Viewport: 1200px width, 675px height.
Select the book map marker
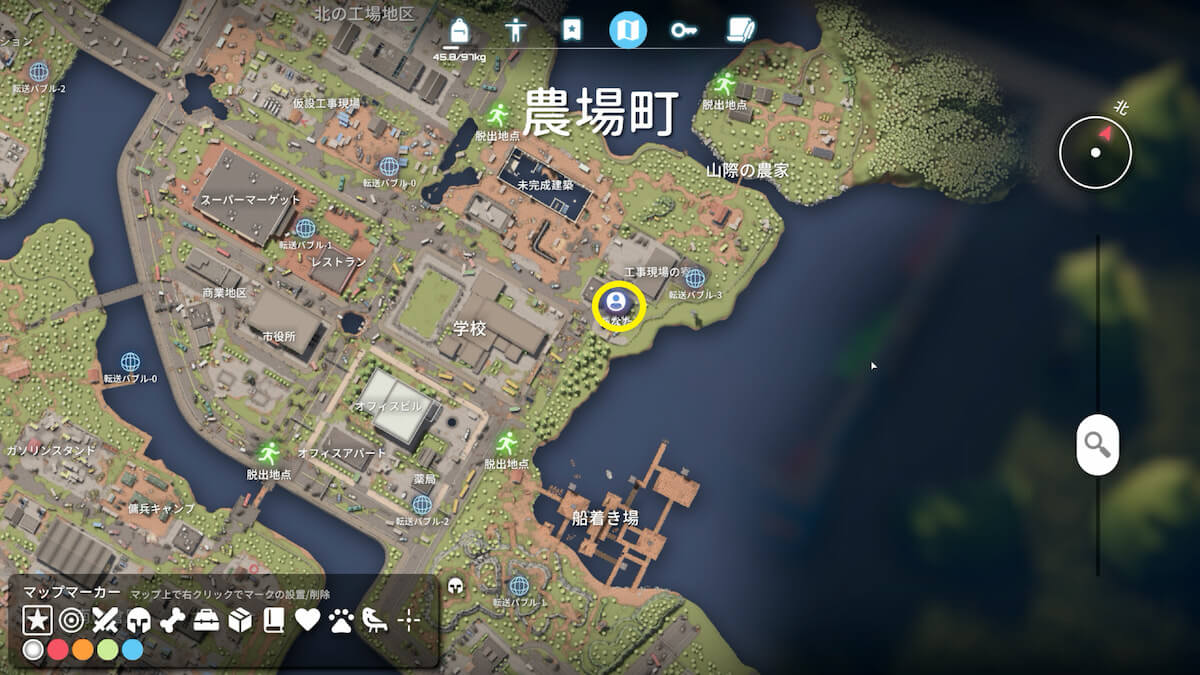tap(273, 620)
